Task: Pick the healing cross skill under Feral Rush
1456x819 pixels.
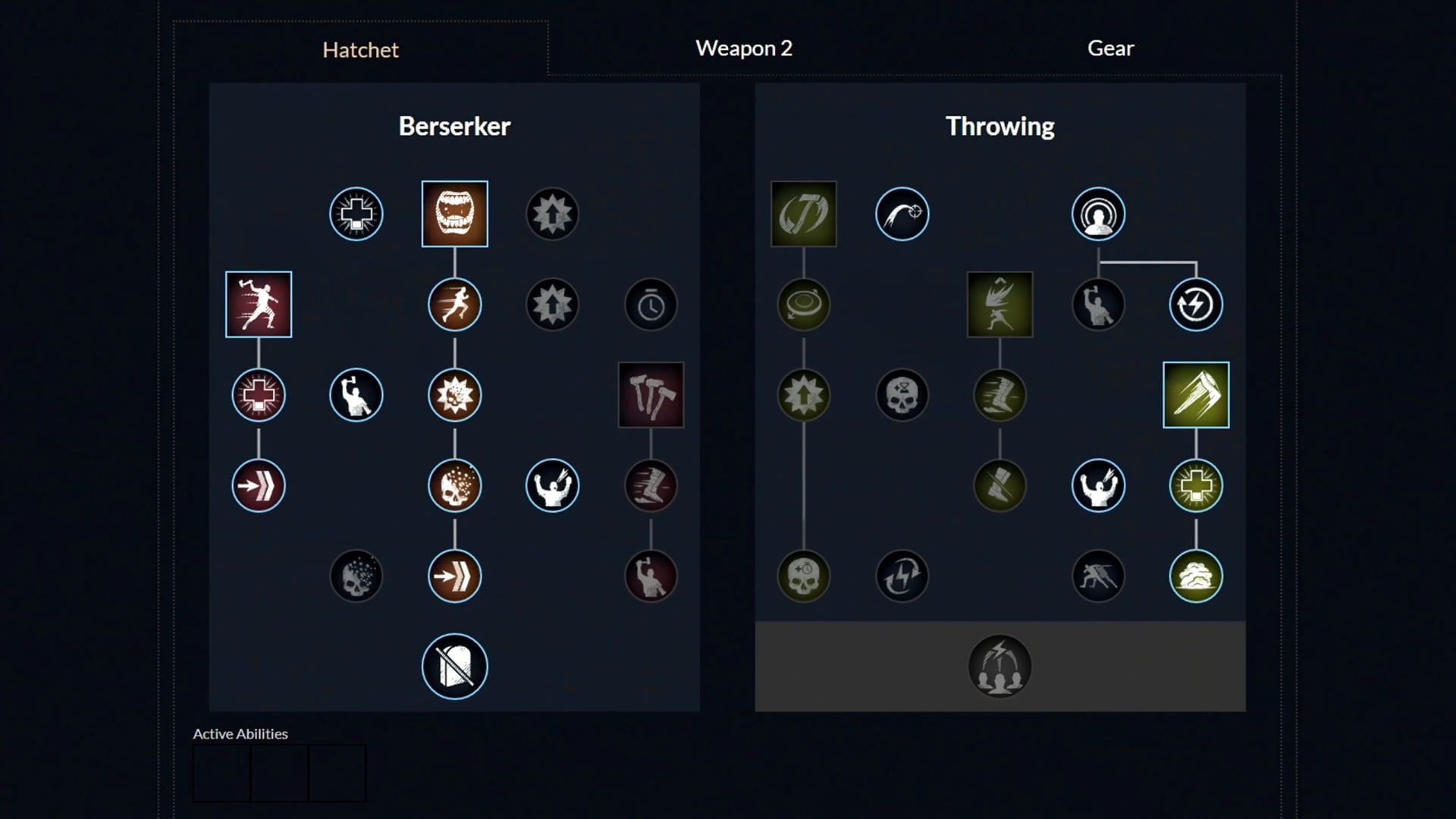Action: [259, 394]
